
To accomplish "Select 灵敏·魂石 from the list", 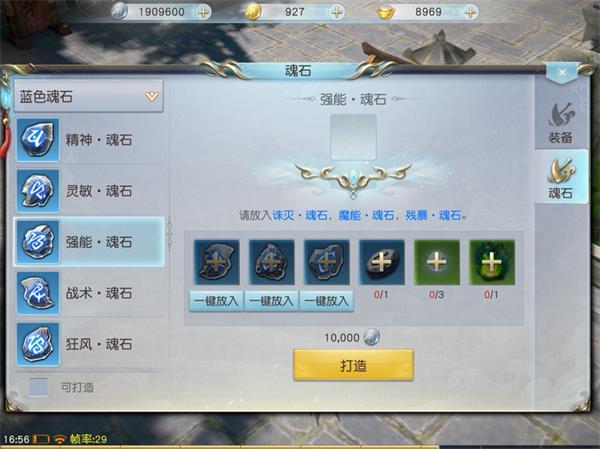I will [x=89, y=190].
